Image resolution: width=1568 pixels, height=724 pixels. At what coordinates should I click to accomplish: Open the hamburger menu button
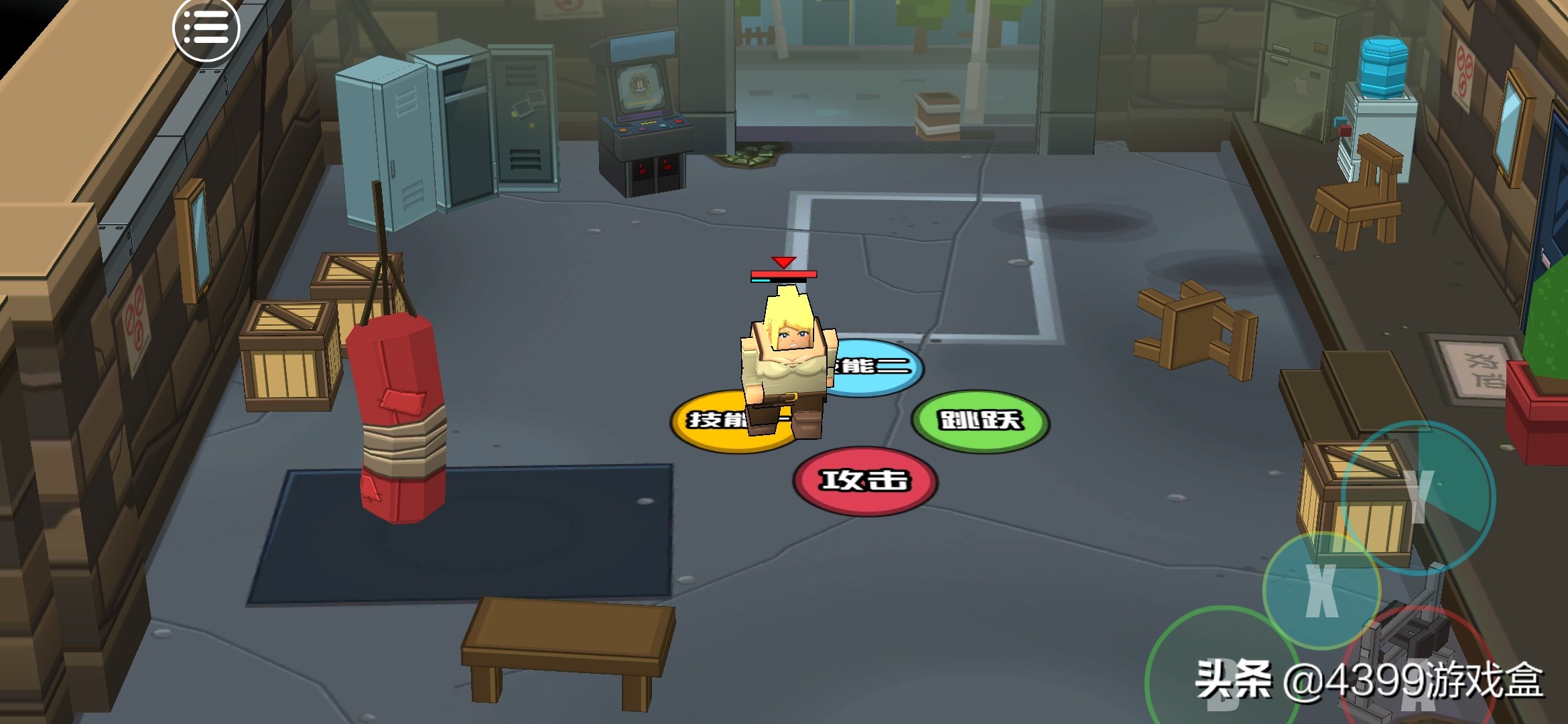coord(206,29)
